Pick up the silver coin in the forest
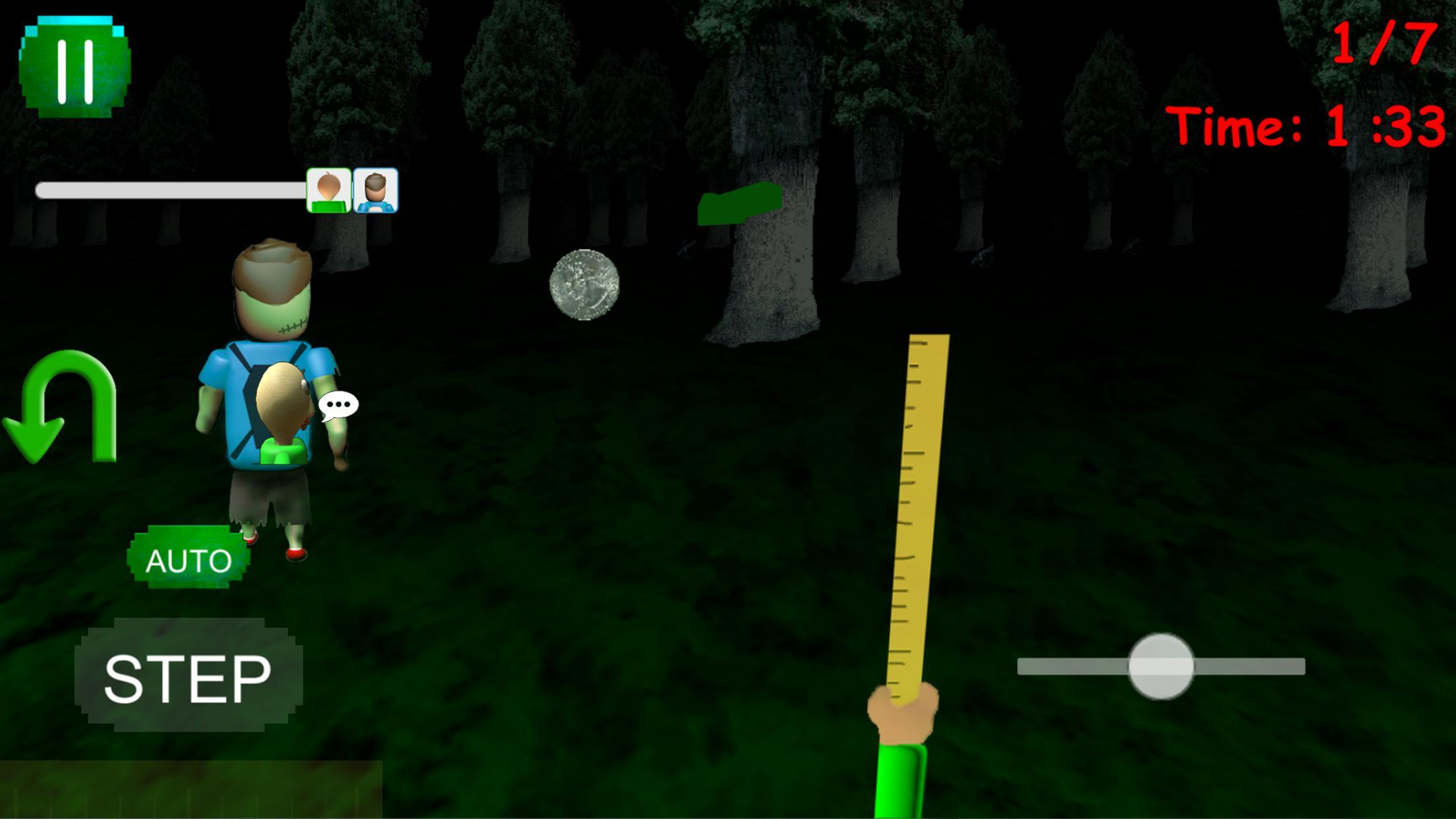 point(586,285)
